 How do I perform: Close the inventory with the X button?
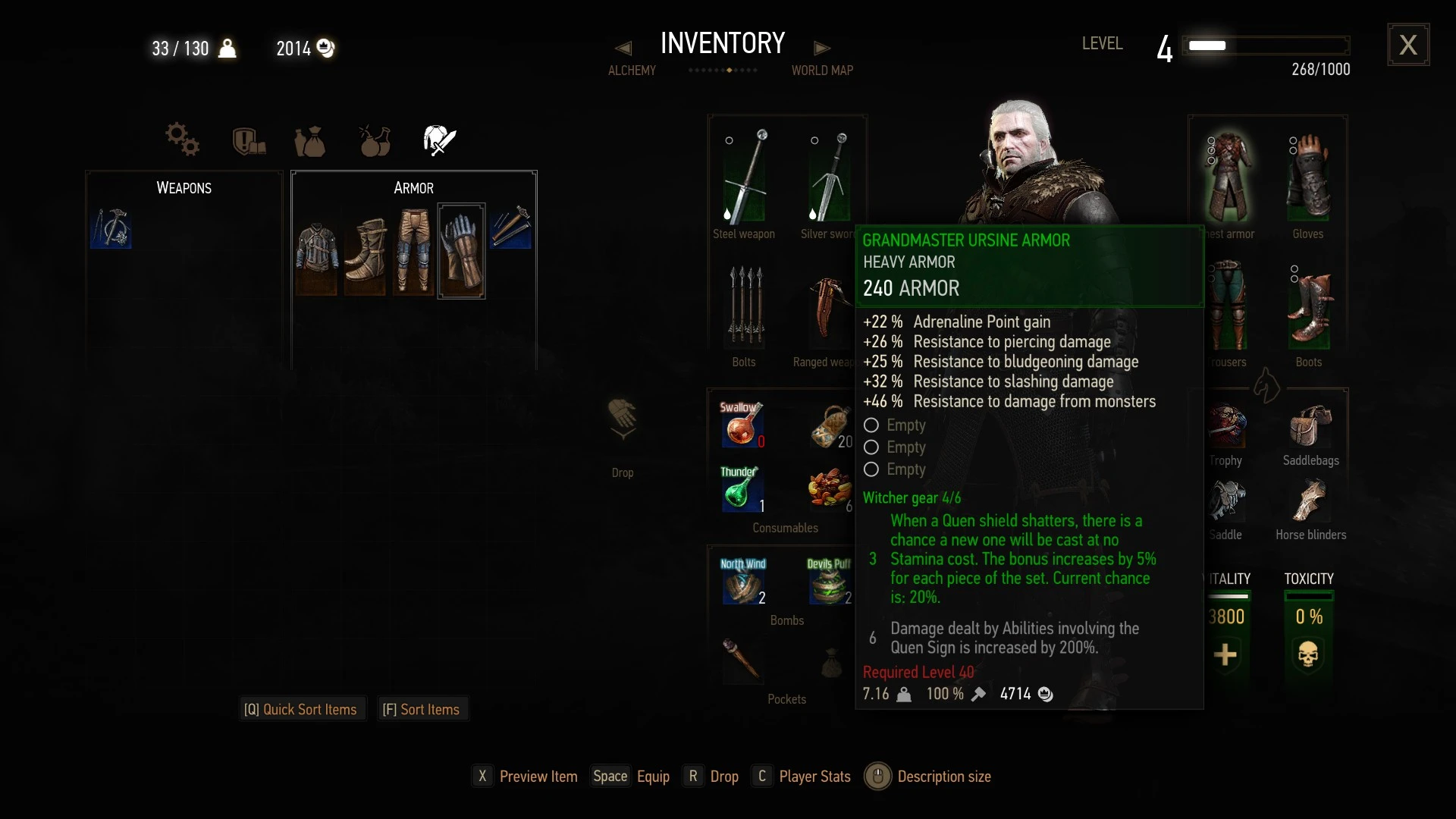click(x=1408, y=45)
